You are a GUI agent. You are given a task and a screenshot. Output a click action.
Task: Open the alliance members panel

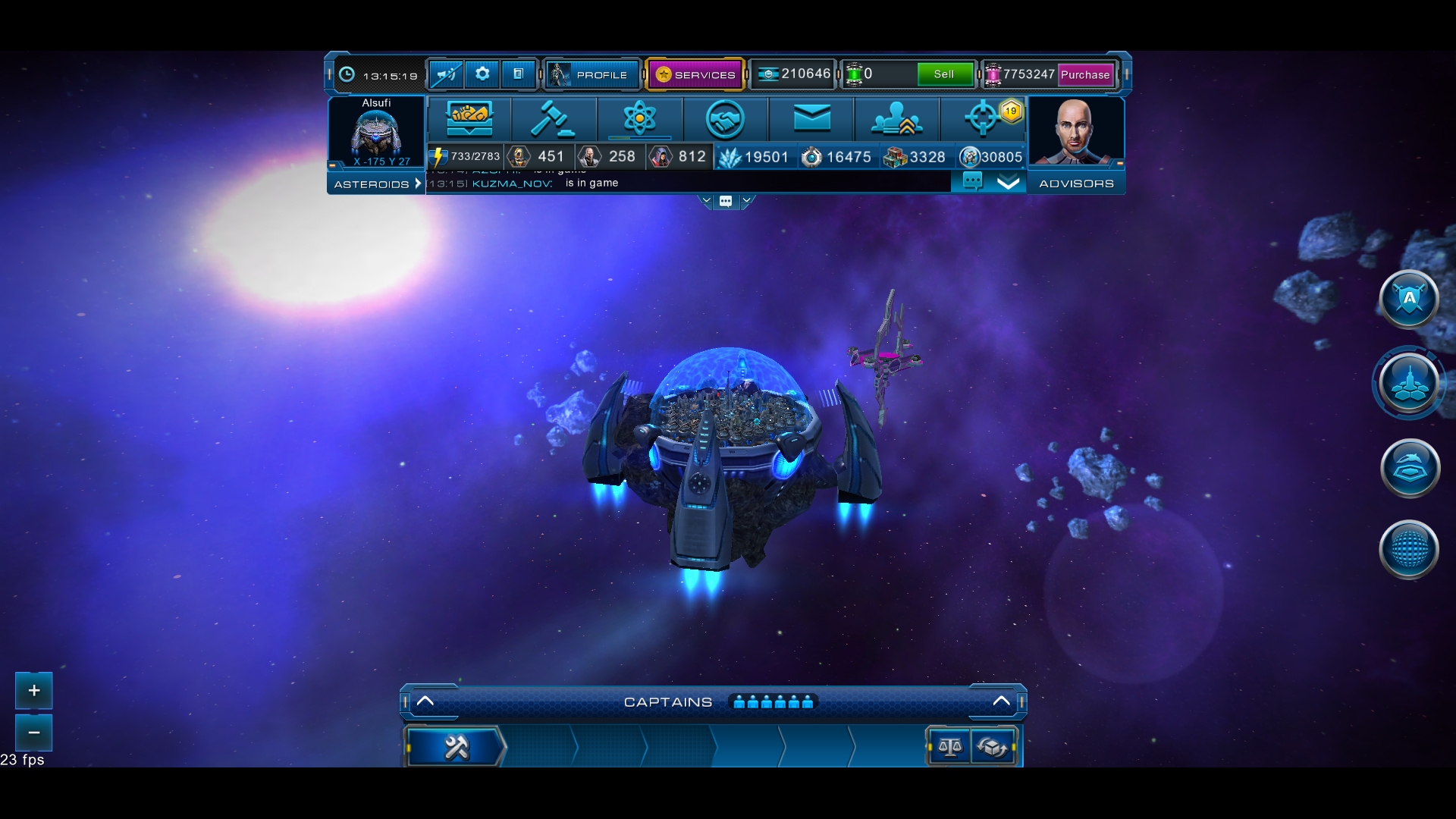[897, 119]
